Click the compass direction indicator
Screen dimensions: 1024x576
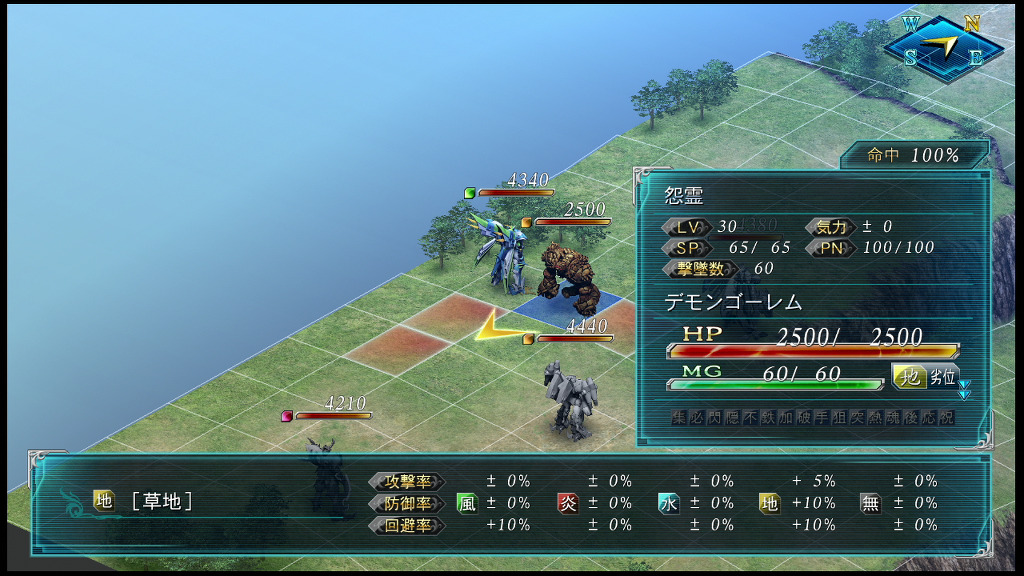(x=943, y=46)
